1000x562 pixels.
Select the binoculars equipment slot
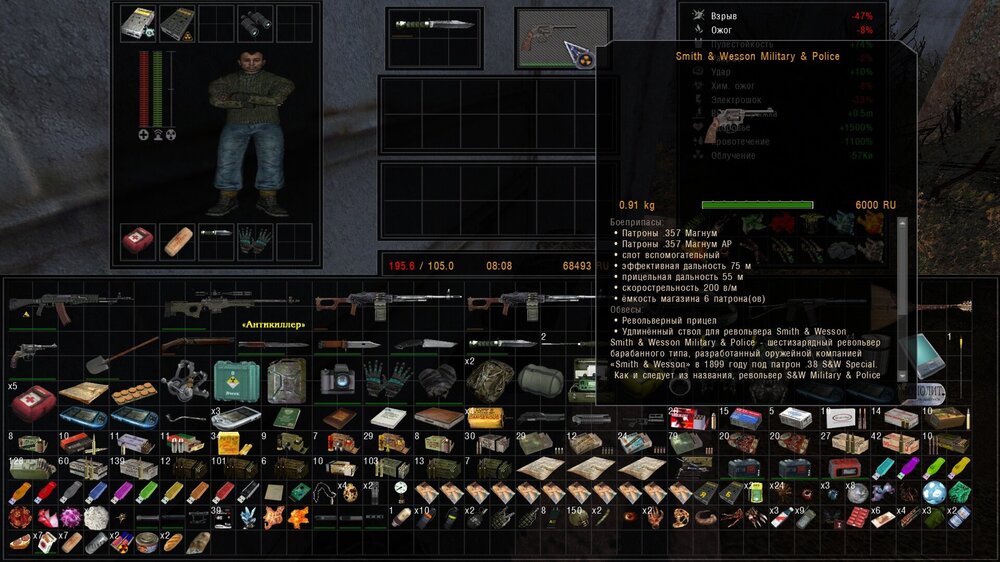point(256,23)
